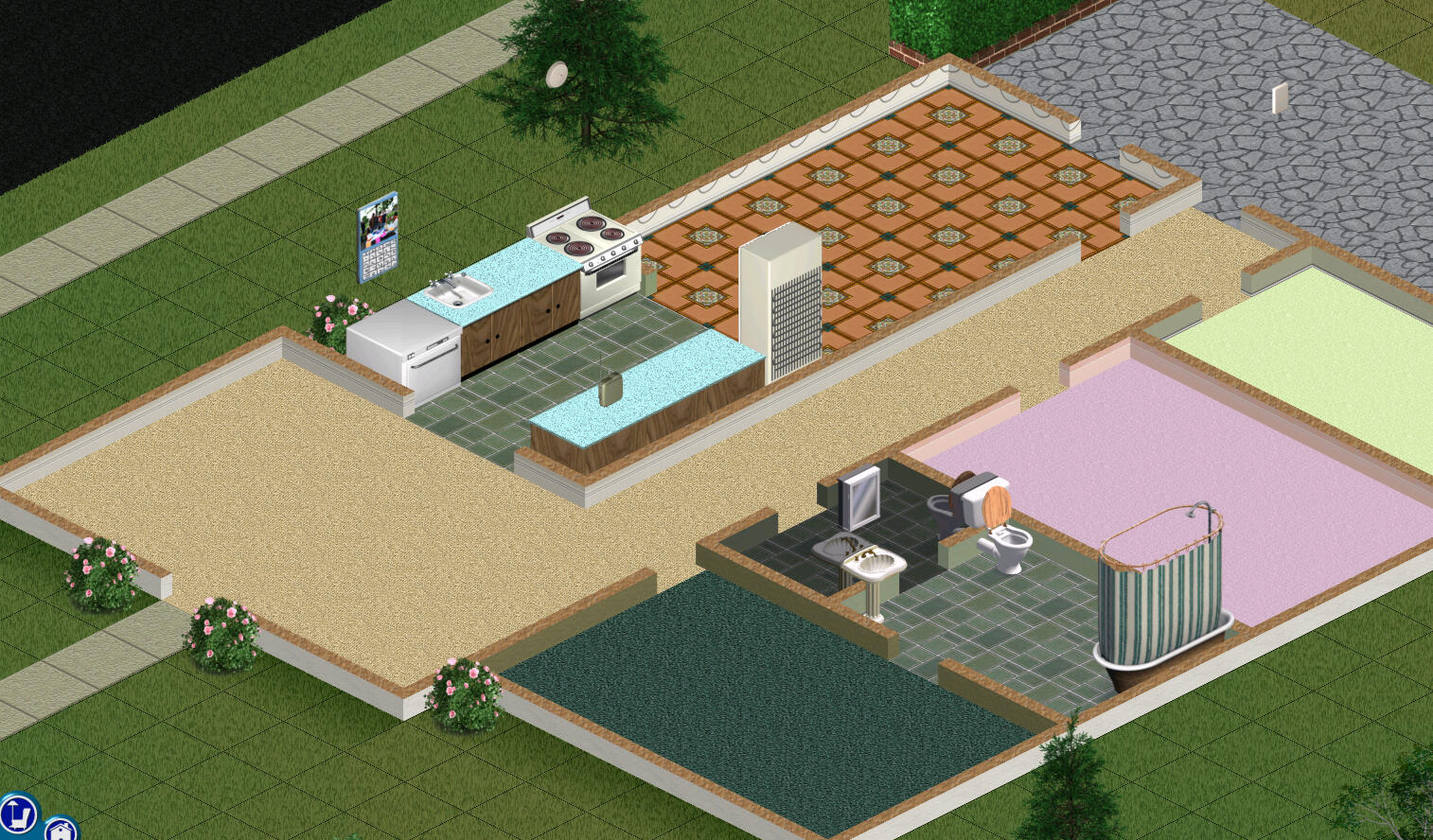Click the satellite dish near the tree

[x=557, y=73]
